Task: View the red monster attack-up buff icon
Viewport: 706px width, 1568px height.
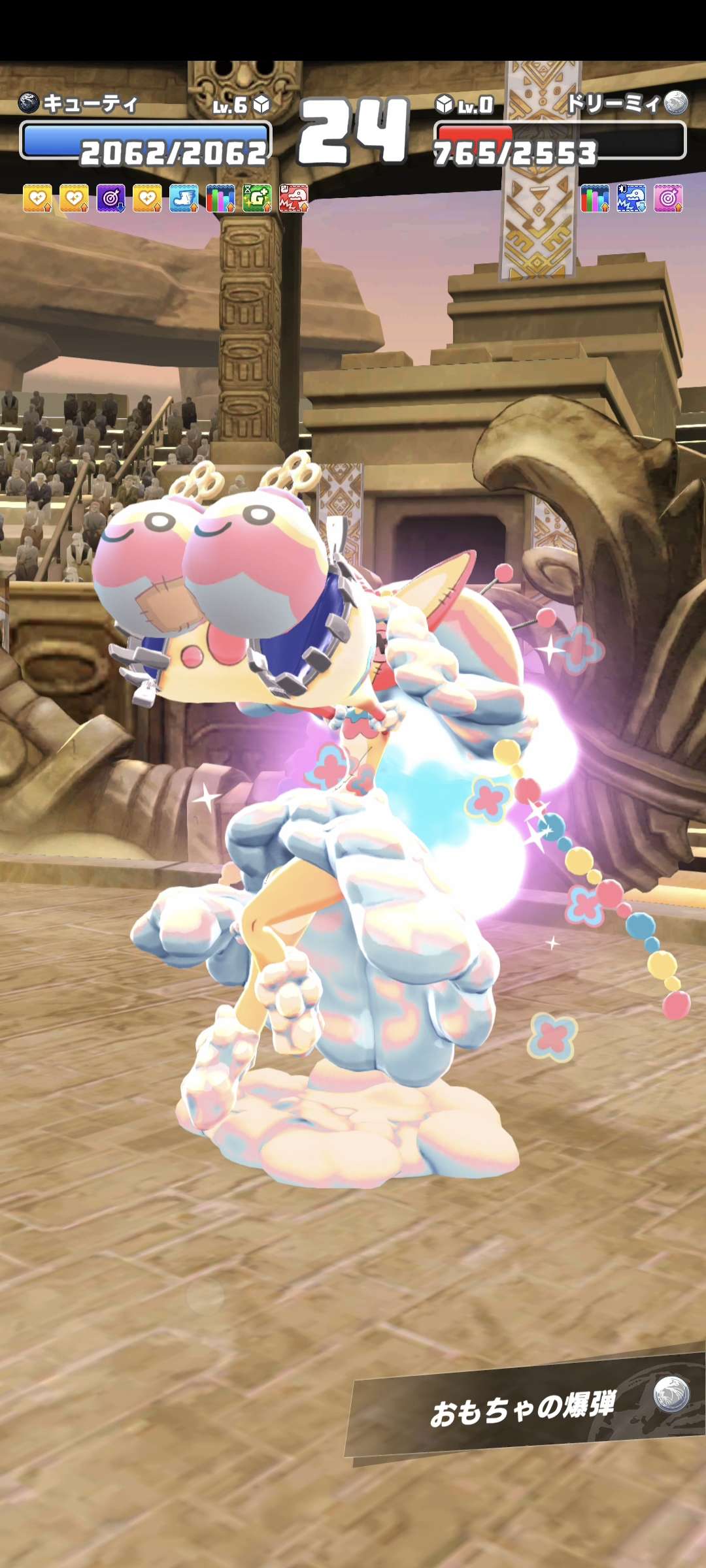Action: 294,198
